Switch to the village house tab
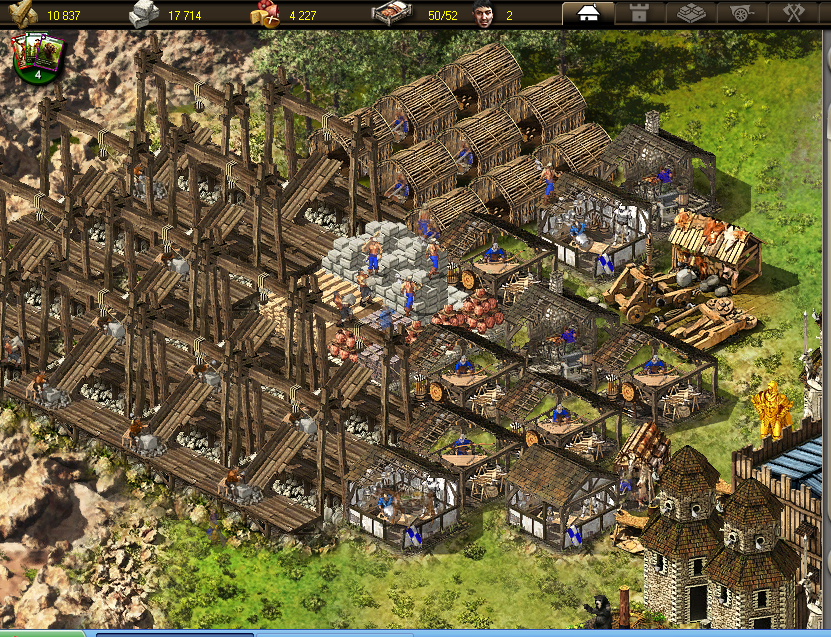Viewport: 831px width, 637px height. pos(588,14)
